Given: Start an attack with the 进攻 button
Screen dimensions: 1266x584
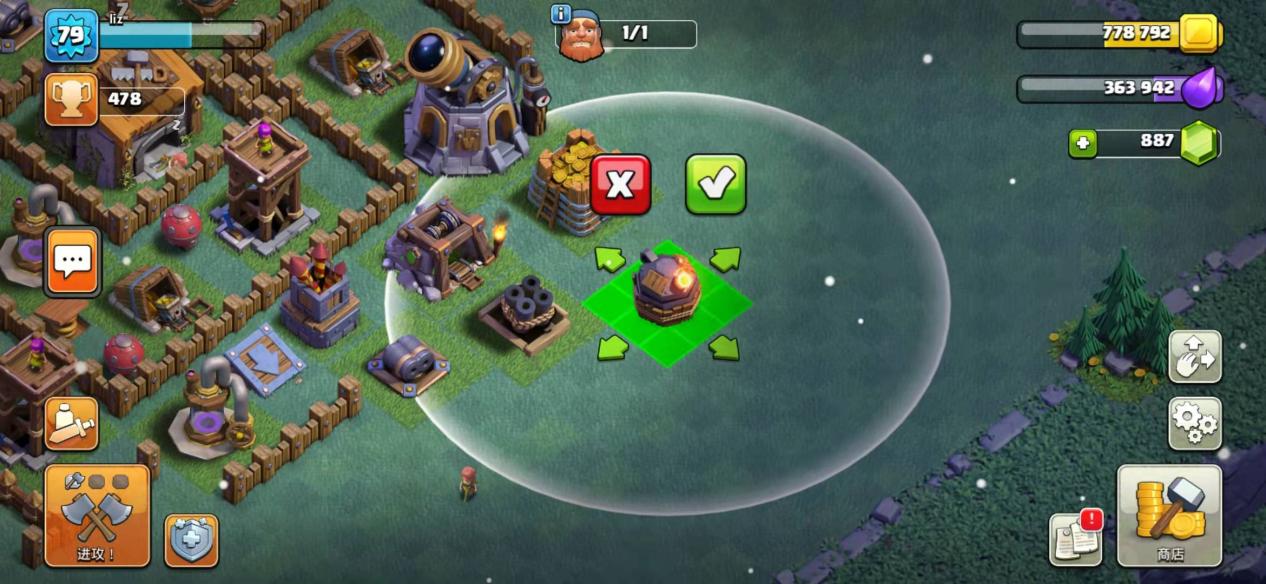Looking at the screenshot, I should pos(97,515).
